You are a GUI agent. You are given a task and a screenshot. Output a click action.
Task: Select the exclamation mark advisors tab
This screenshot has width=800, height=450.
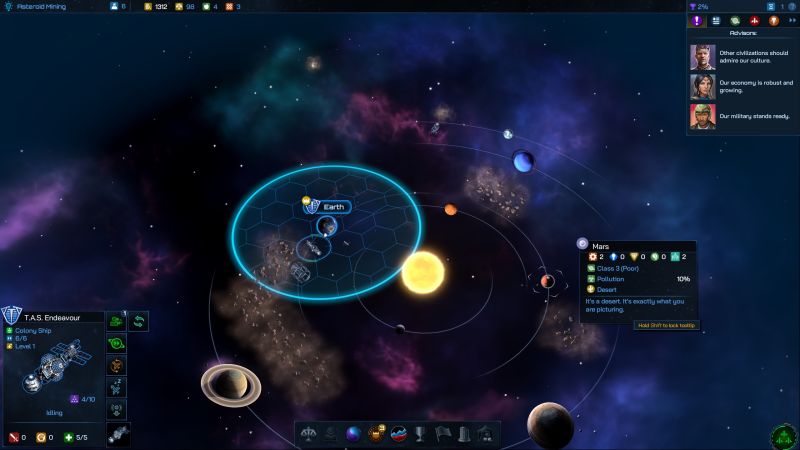697,20
